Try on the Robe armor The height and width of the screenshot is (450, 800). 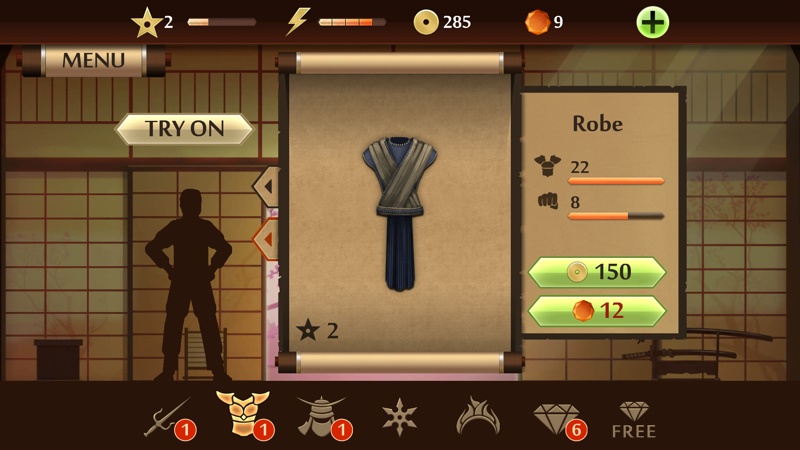185,128
